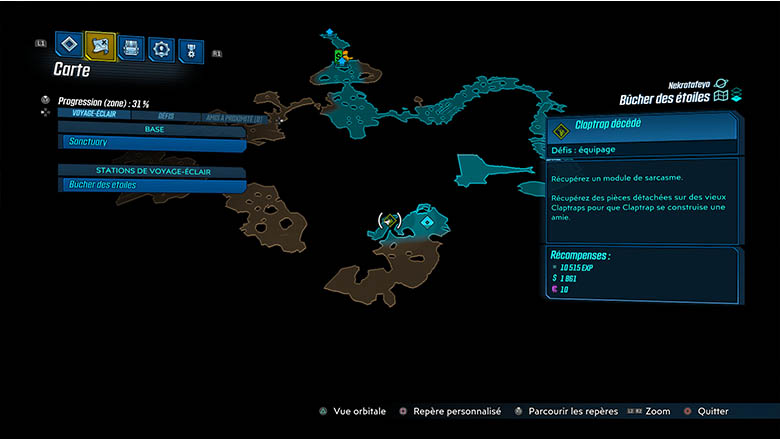Viewport: 780px width, 439px height.
Task: Select the yellow Carte map tab
Action: [x=100, y=45]
